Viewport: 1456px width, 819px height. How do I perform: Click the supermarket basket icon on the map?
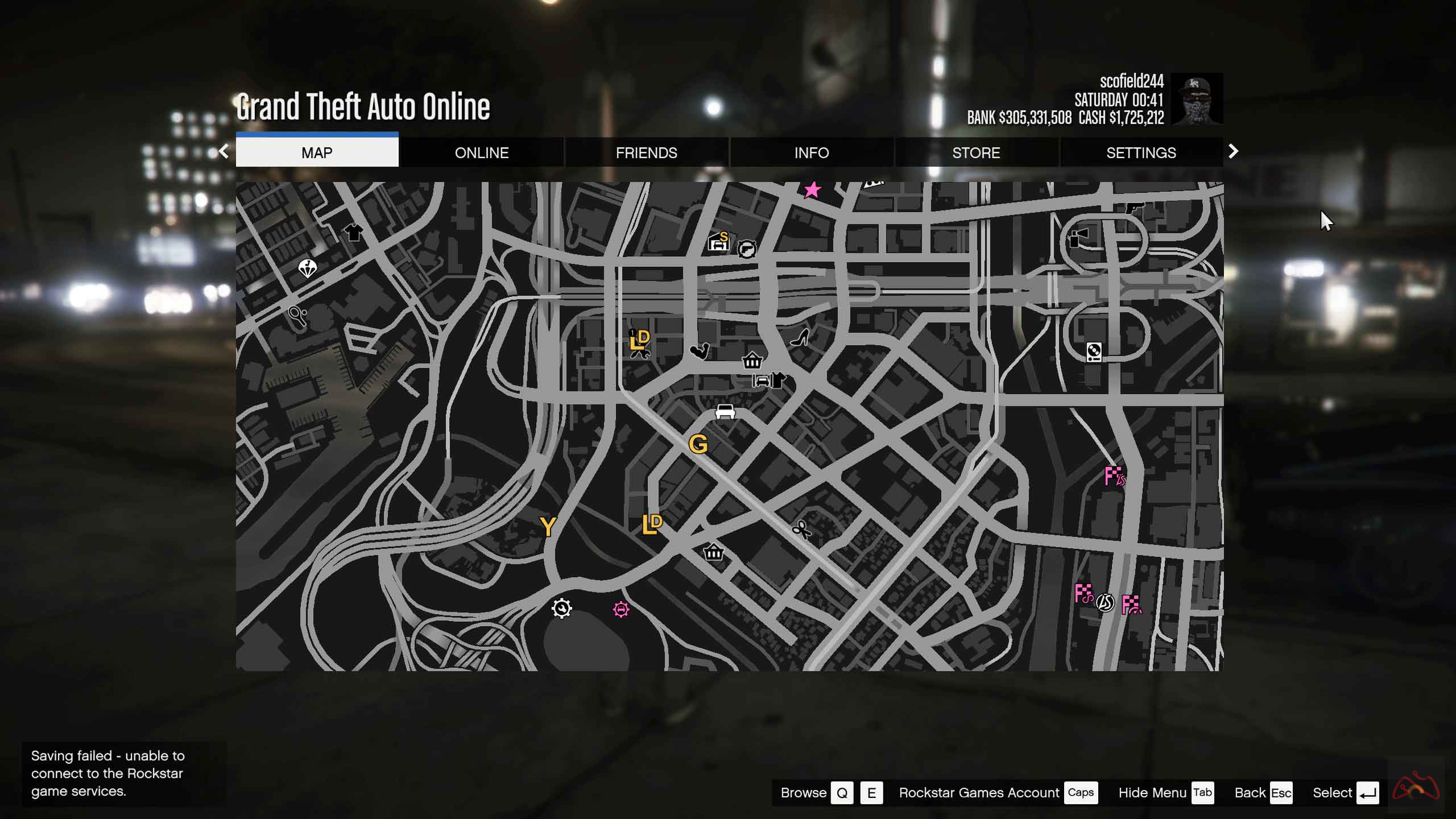coord(752,362)
